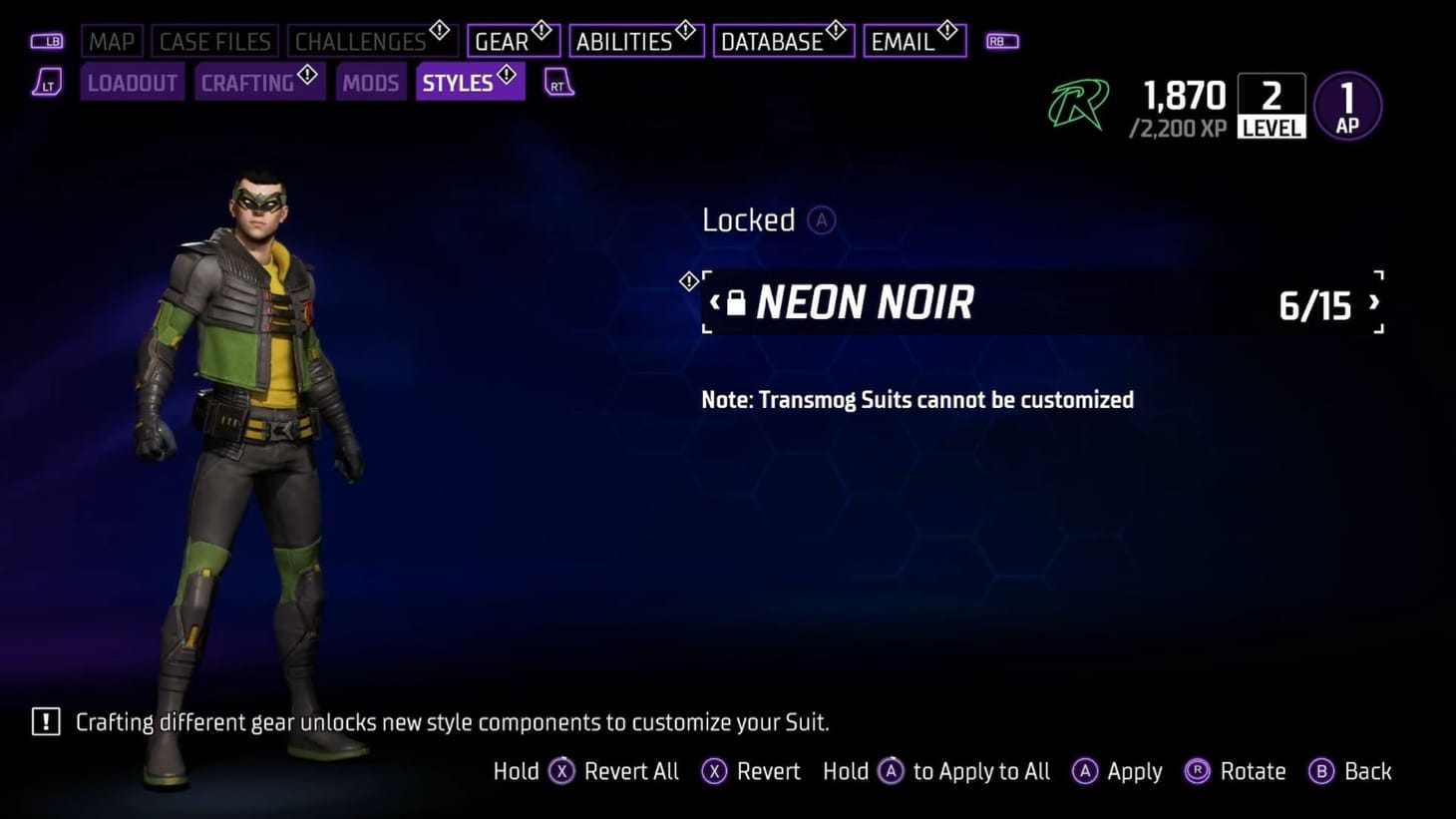Click the A button prompt next to Locked
Screen dimensions: 1456x819
click(821, 219)
